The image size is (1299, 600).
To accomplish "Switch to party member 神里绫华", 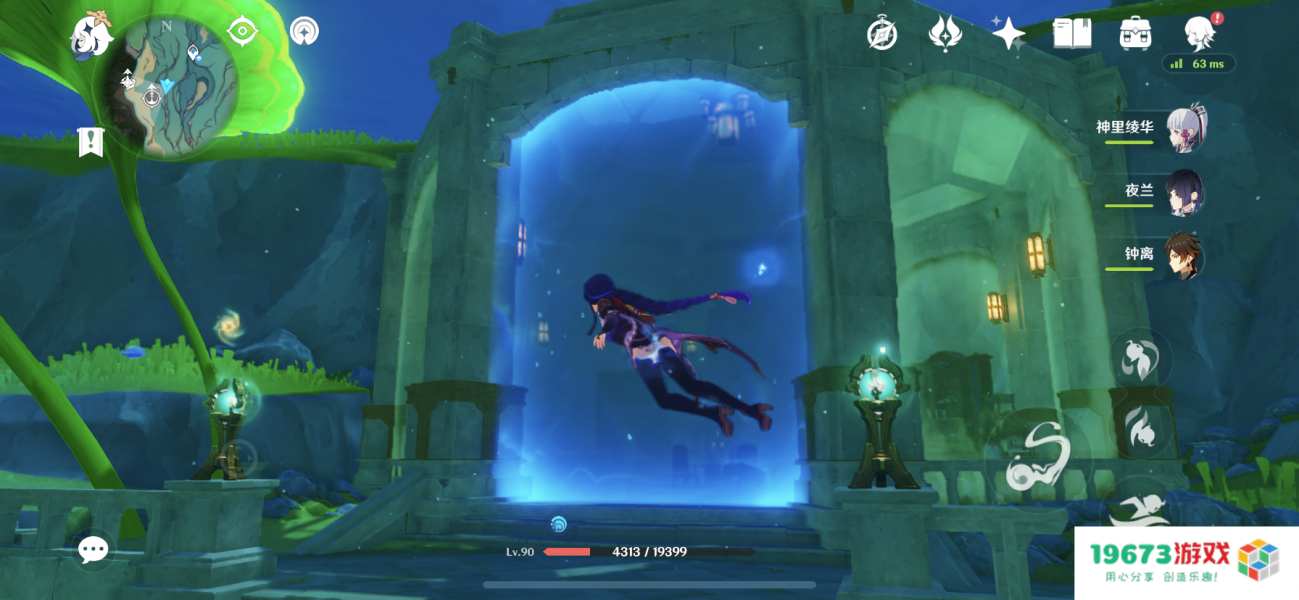I will click(x=1184, y=130).
